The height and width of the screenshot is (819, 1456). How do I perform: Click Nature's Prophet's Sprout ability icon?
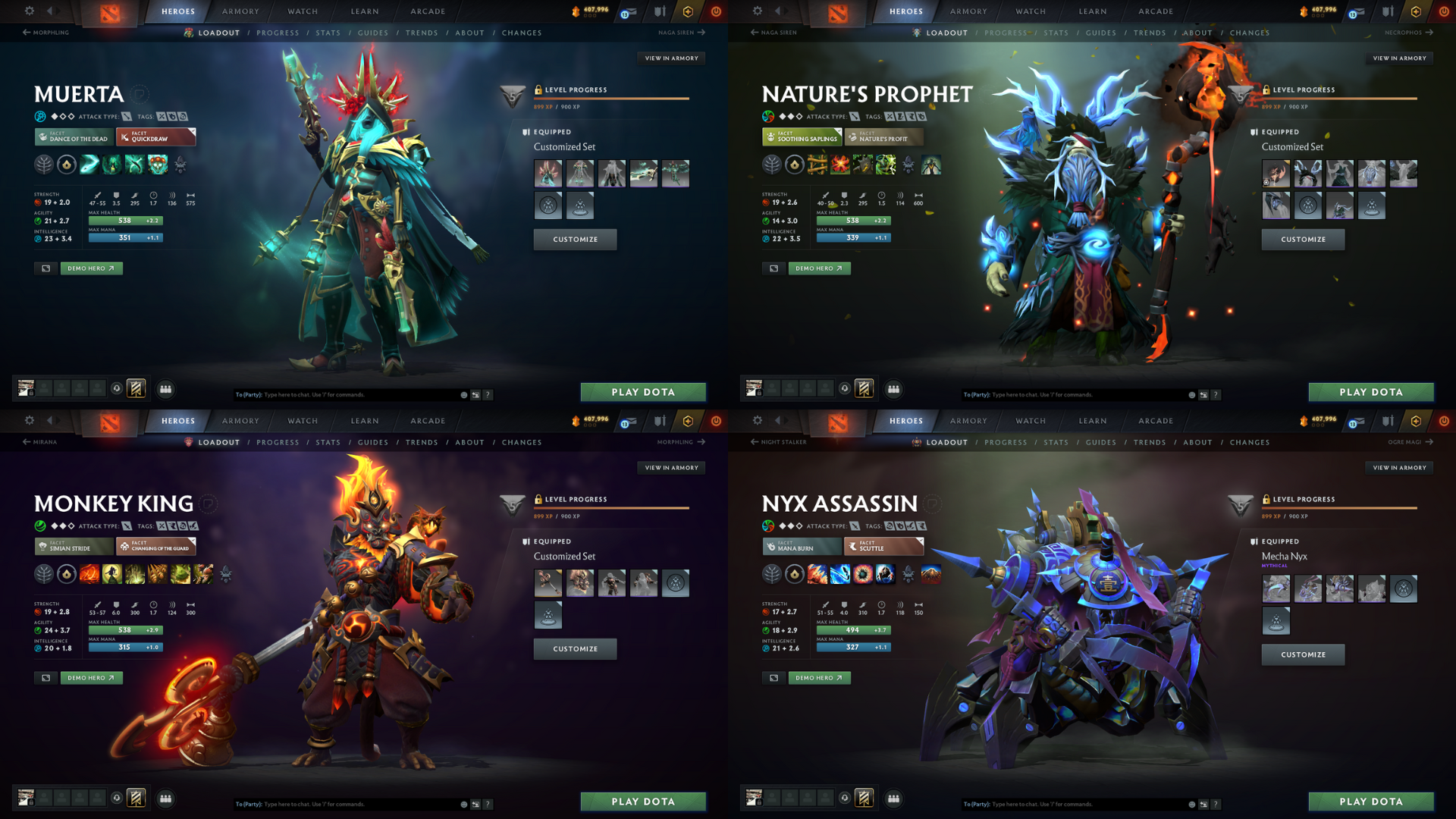[817, 165]
